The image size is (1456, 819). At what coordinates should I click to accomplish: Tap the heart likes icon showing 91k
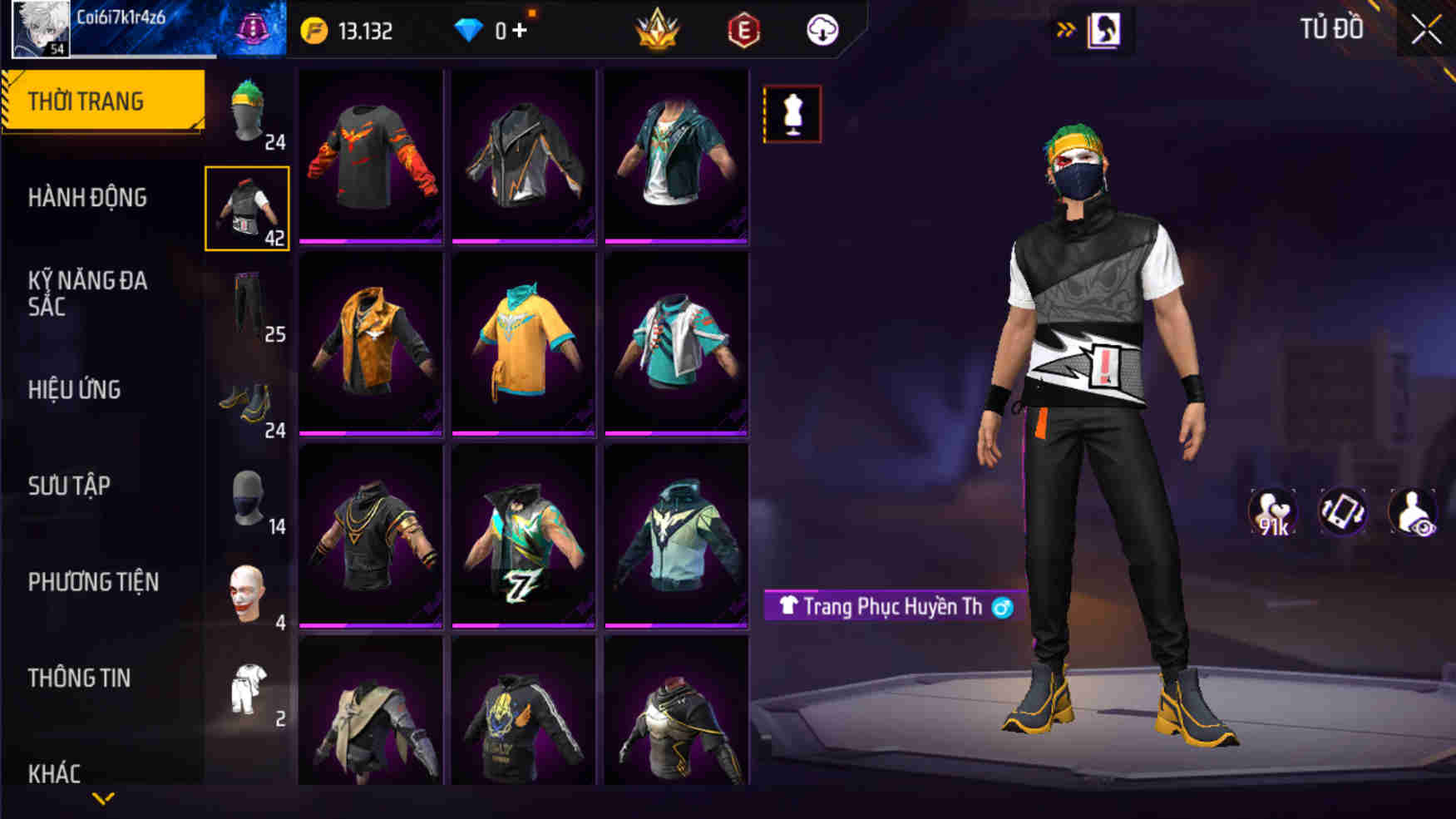click(x=1272, y=512)
